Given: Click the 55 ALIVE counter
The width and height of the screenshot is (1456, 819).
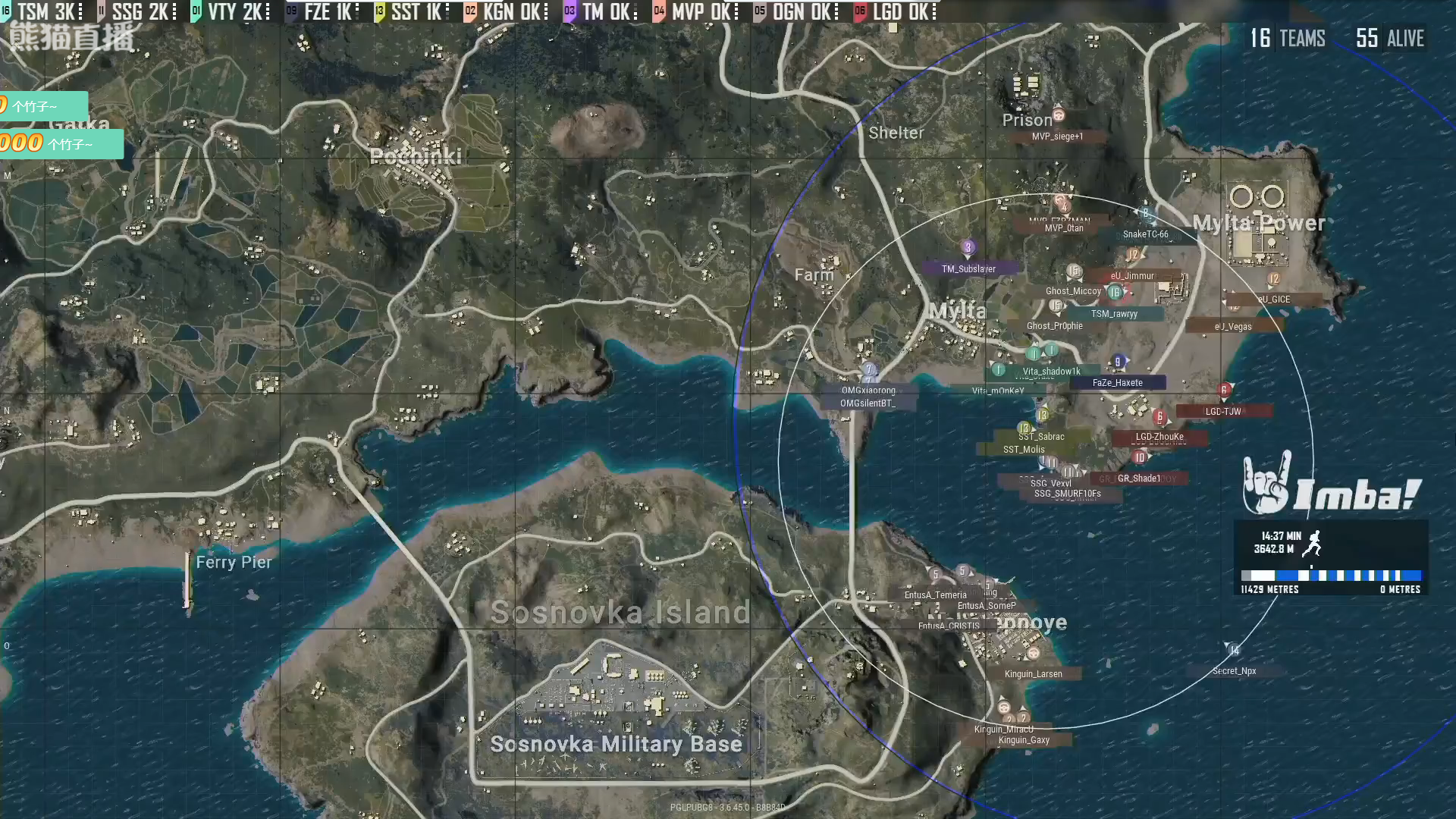Looking at the screenshot, I should point(1390,39).
